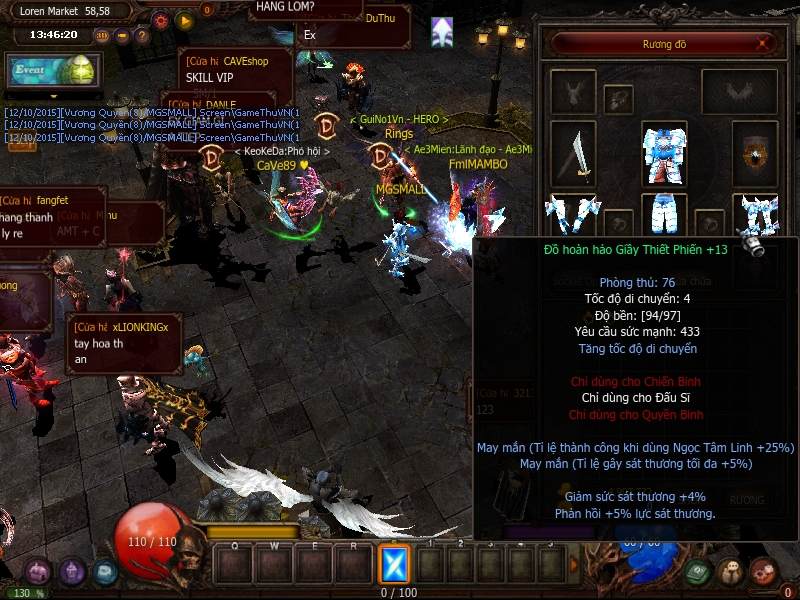Toggle the 3D view button

[x=102, y=35]
